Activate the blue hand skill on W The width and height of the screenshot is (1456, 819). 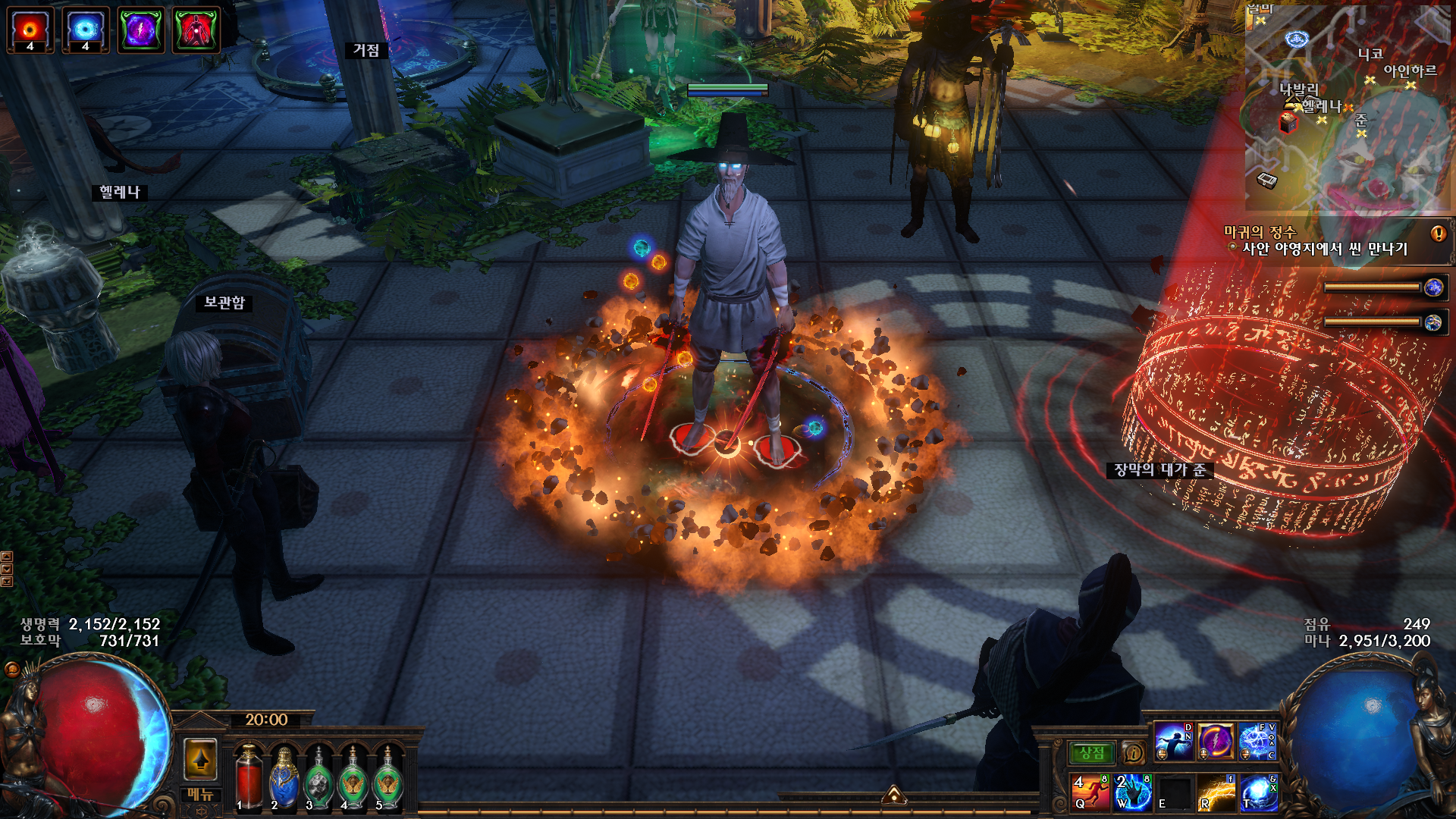pos(1133,791)
